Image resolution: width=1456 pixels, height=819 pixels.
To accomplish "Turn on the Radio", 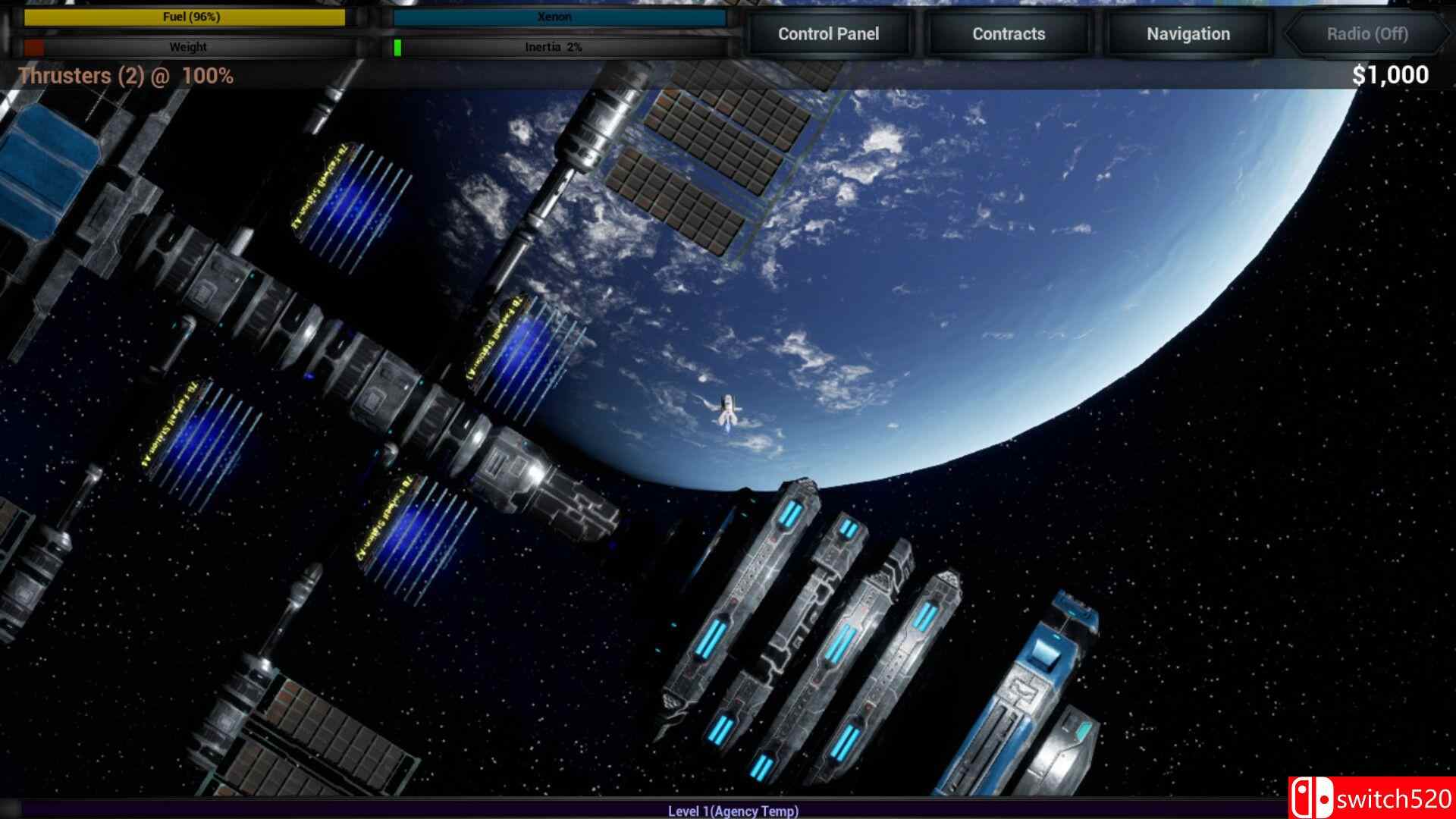I will pos(1367,34).
